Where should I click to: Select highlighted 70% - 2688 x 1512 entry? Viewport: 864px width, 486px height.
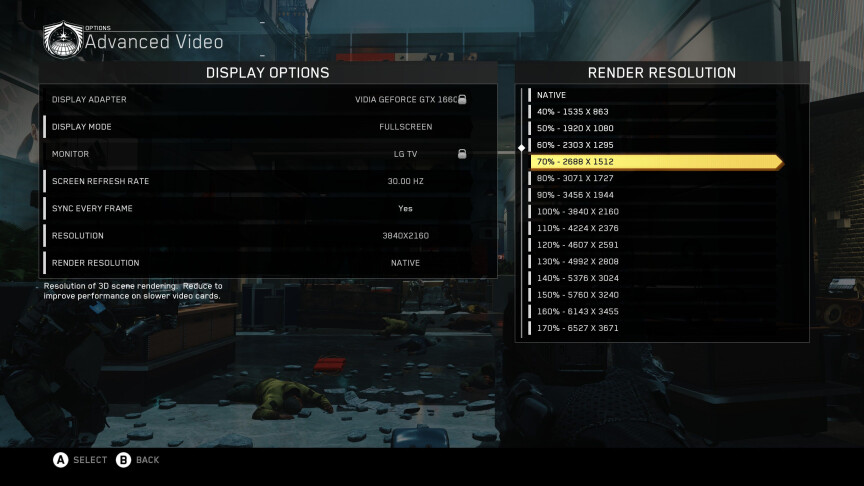650,162
